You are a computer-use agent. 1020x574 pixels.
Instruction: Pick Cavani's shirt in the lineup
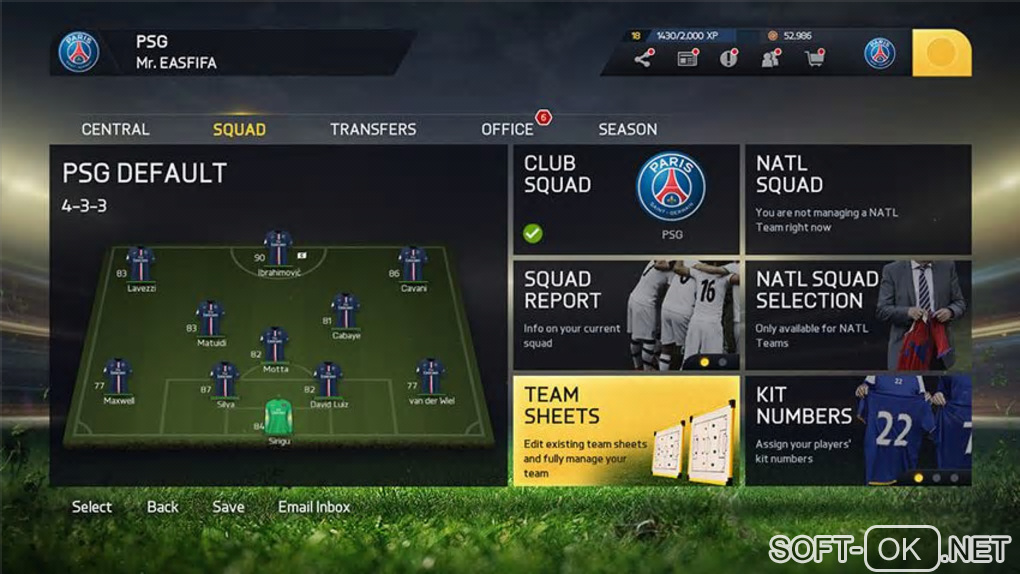(x=413, y=265)
